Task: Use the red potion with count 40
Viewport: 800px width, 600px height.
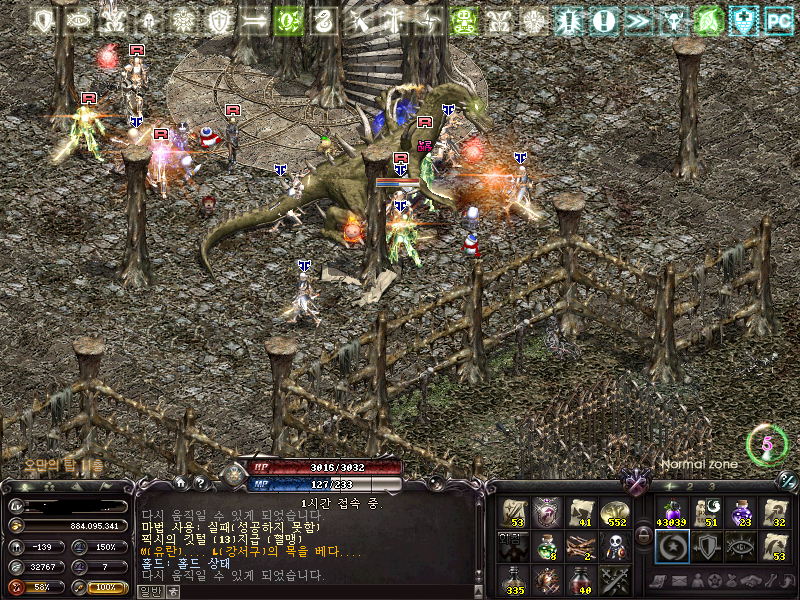Action: click(580, 579)
